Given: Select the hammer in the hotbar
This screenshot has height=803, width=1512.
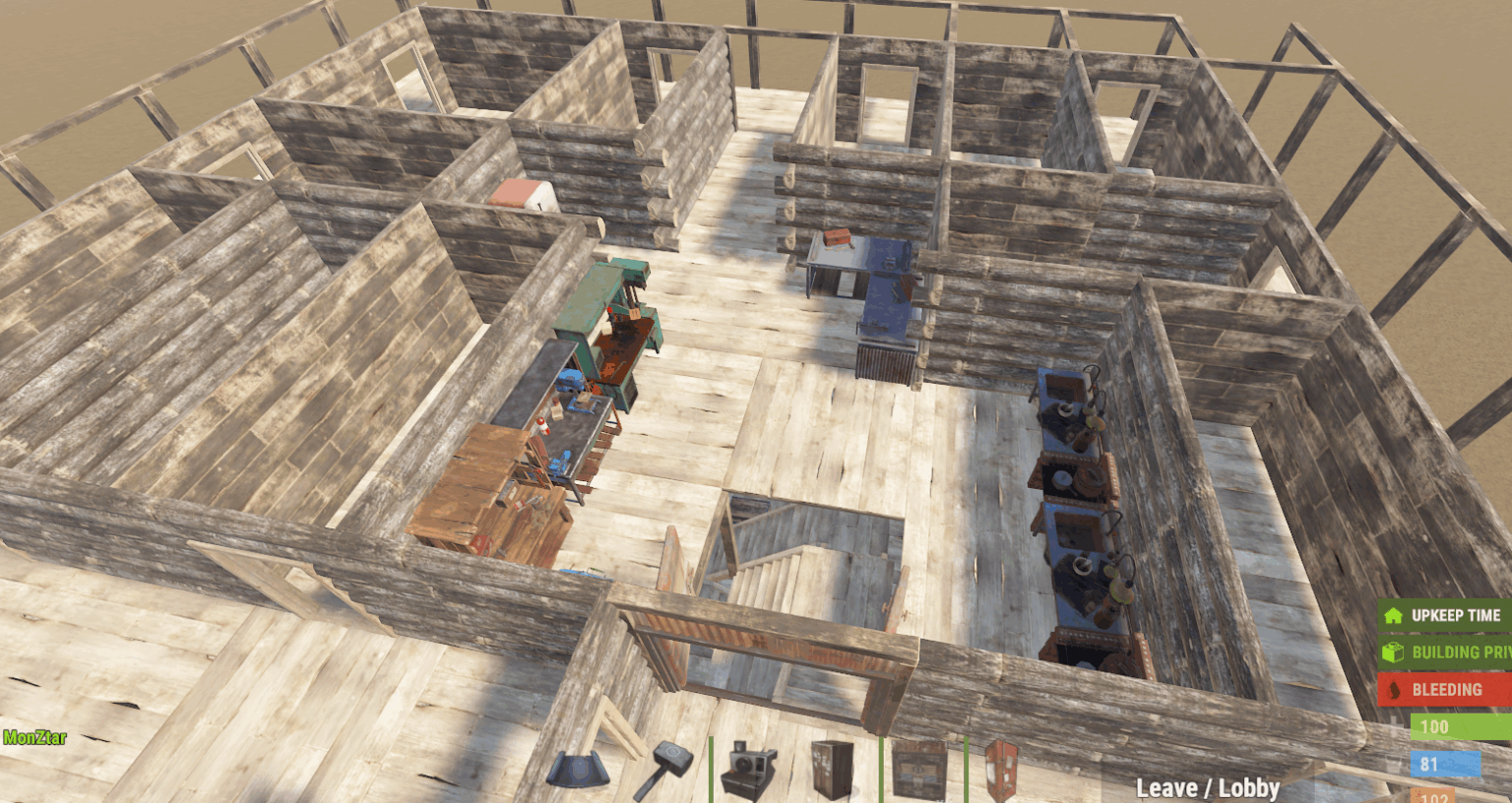Looking at the screenshot, I should (670, 772).
